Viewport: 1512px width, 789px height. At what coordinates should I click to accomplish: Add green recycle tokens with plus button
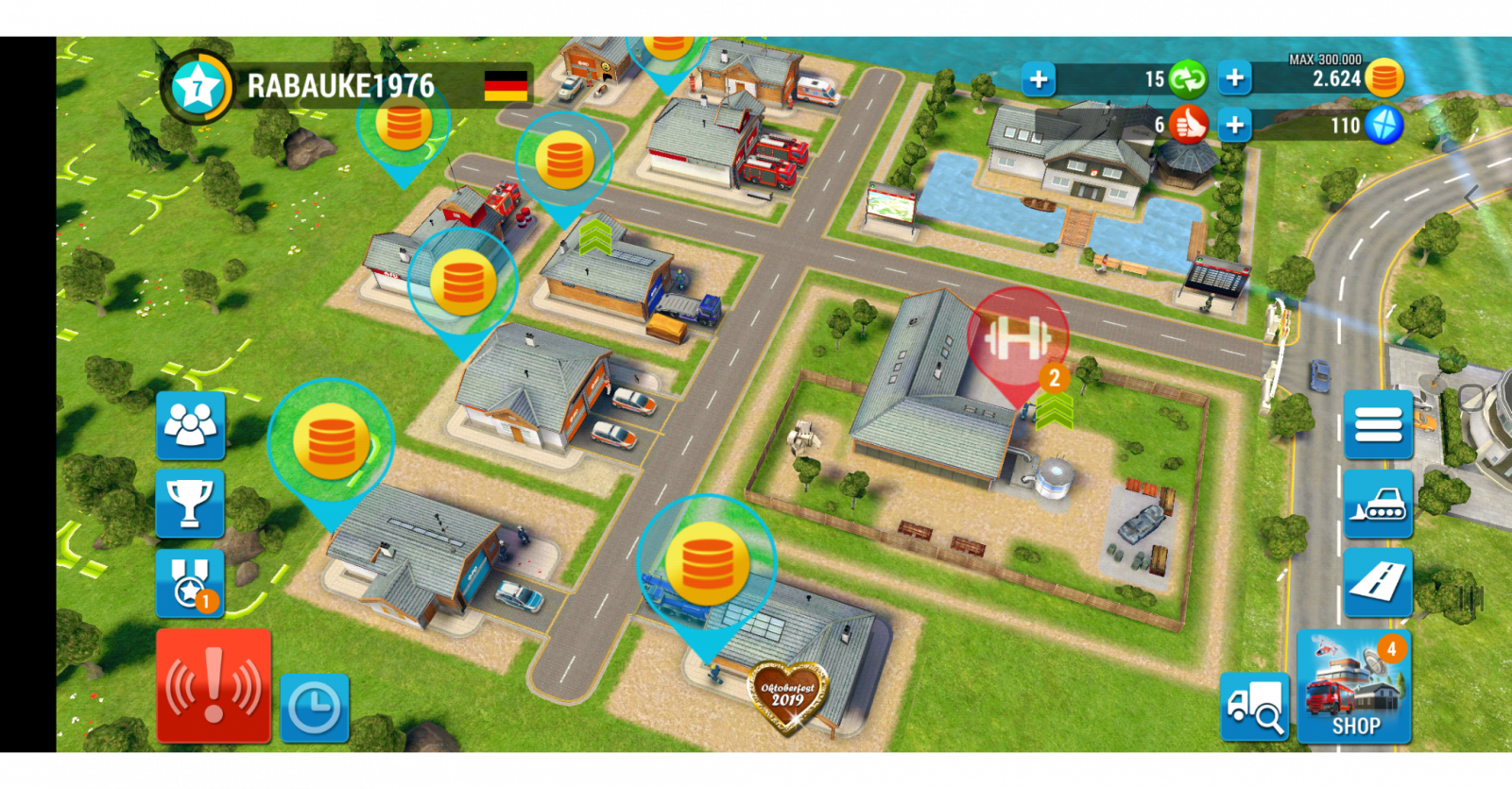pyautogui.click(x=1038, y=79)
